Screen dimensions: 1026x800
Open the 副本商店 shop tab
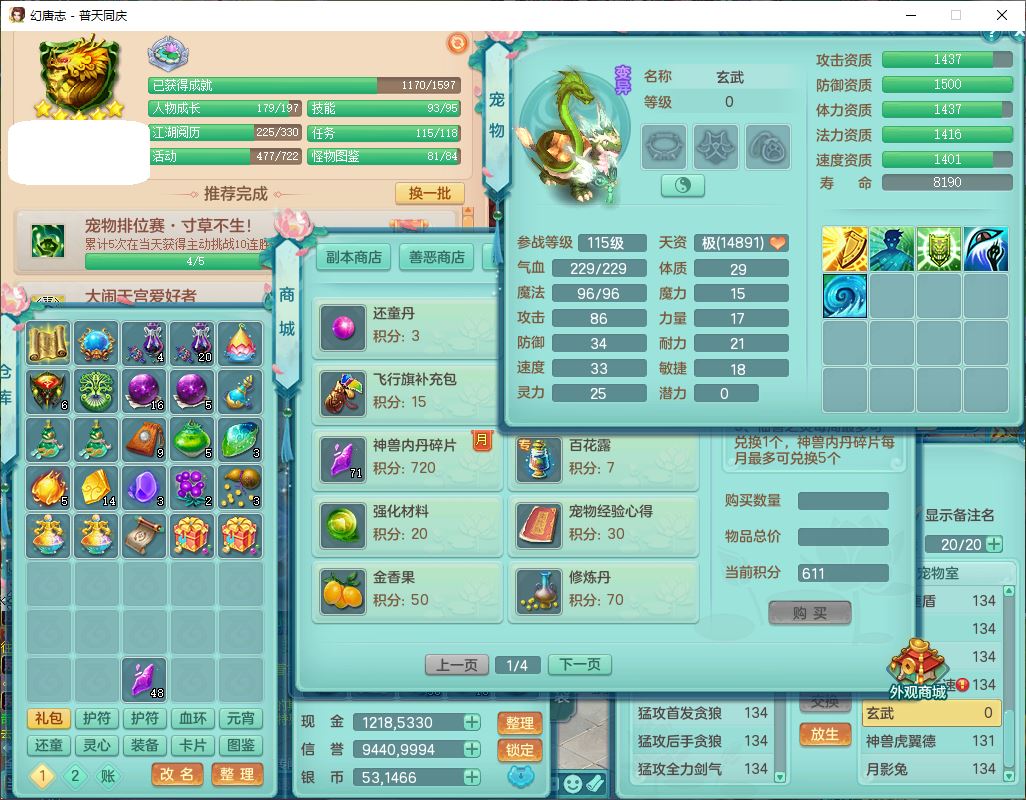354,257
